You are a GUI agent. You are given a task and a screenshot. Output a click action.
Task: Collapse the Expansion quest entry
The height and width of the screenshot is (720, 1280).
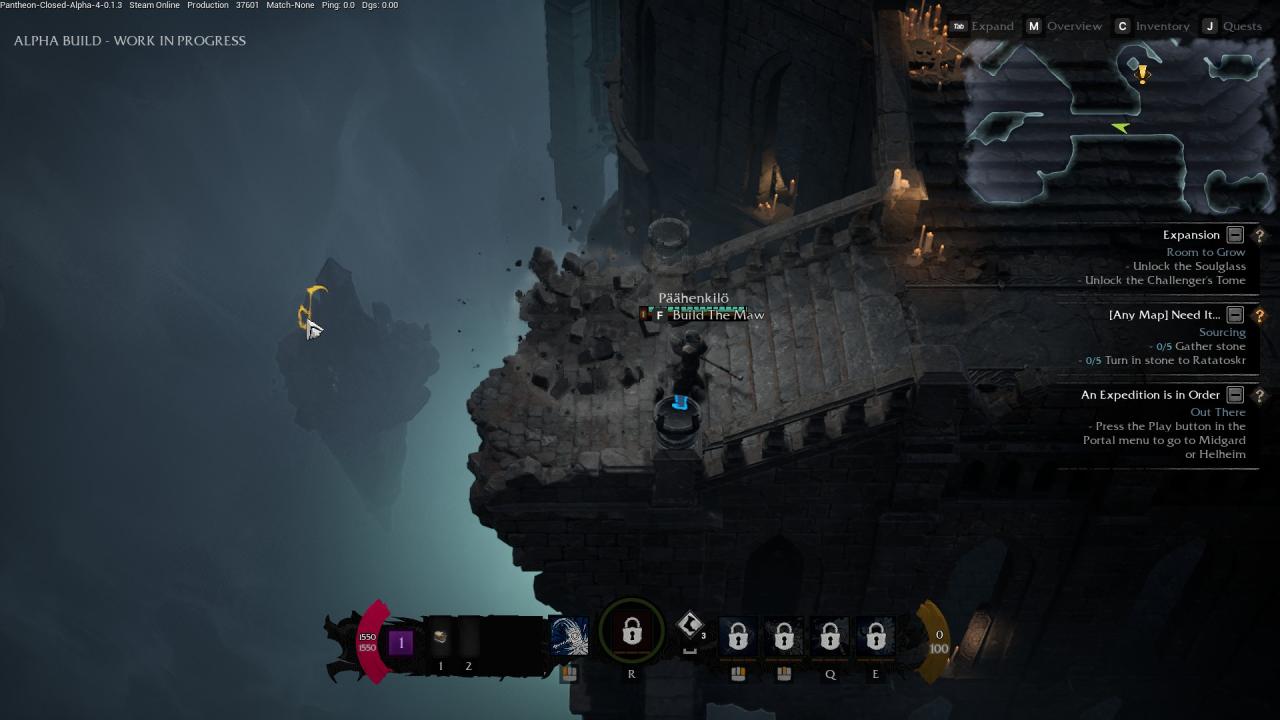click(x=1235, y=235)
